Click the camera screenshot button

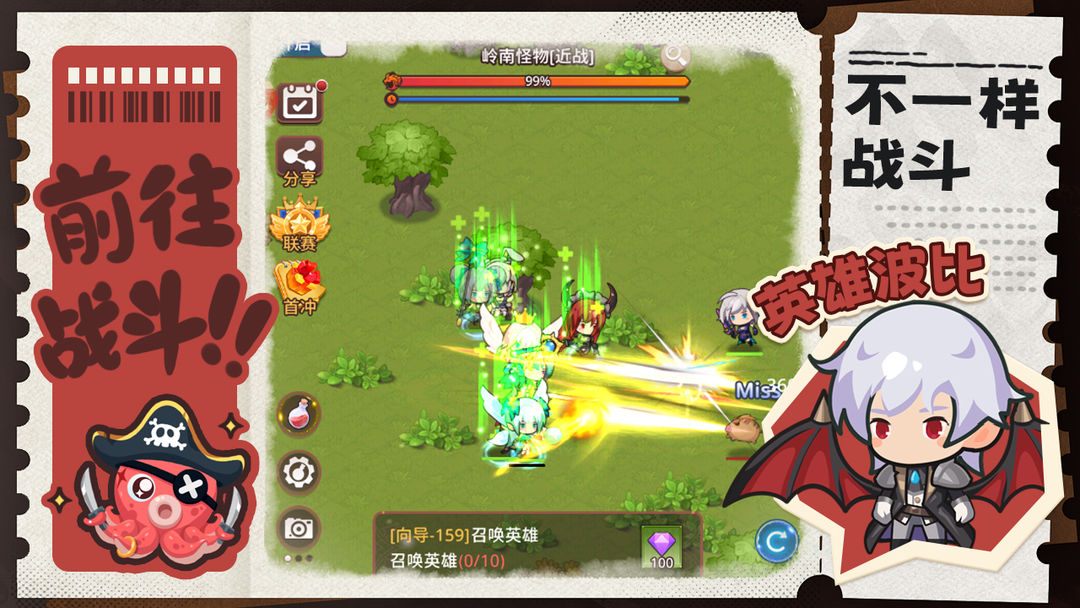(x=298, y=529)
